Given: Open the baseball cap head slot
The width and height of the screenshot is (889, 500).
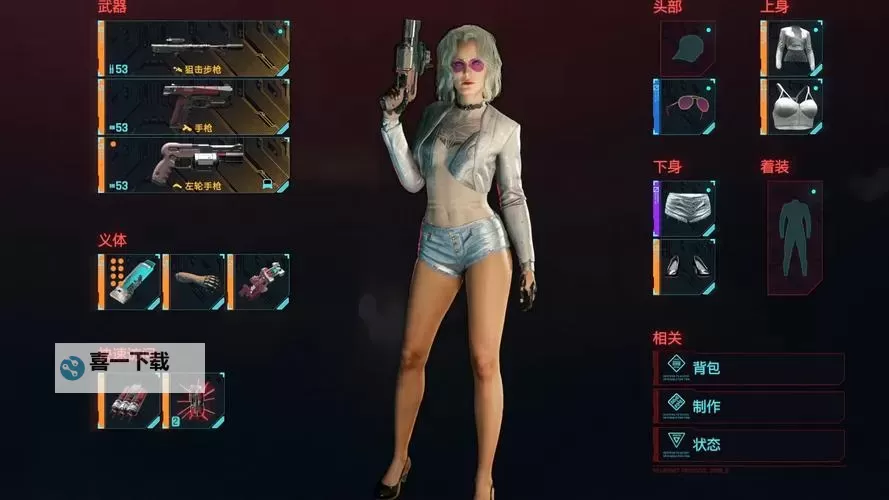Looking at the screenshot, I should (685, 49).
